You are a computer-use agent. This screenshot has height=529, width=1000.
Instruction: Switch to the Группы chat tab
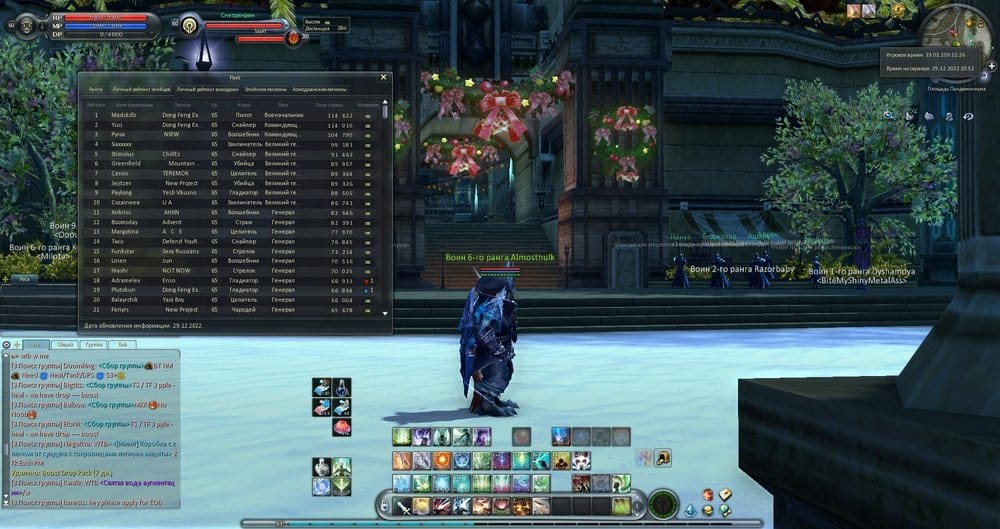pos(92,344)
